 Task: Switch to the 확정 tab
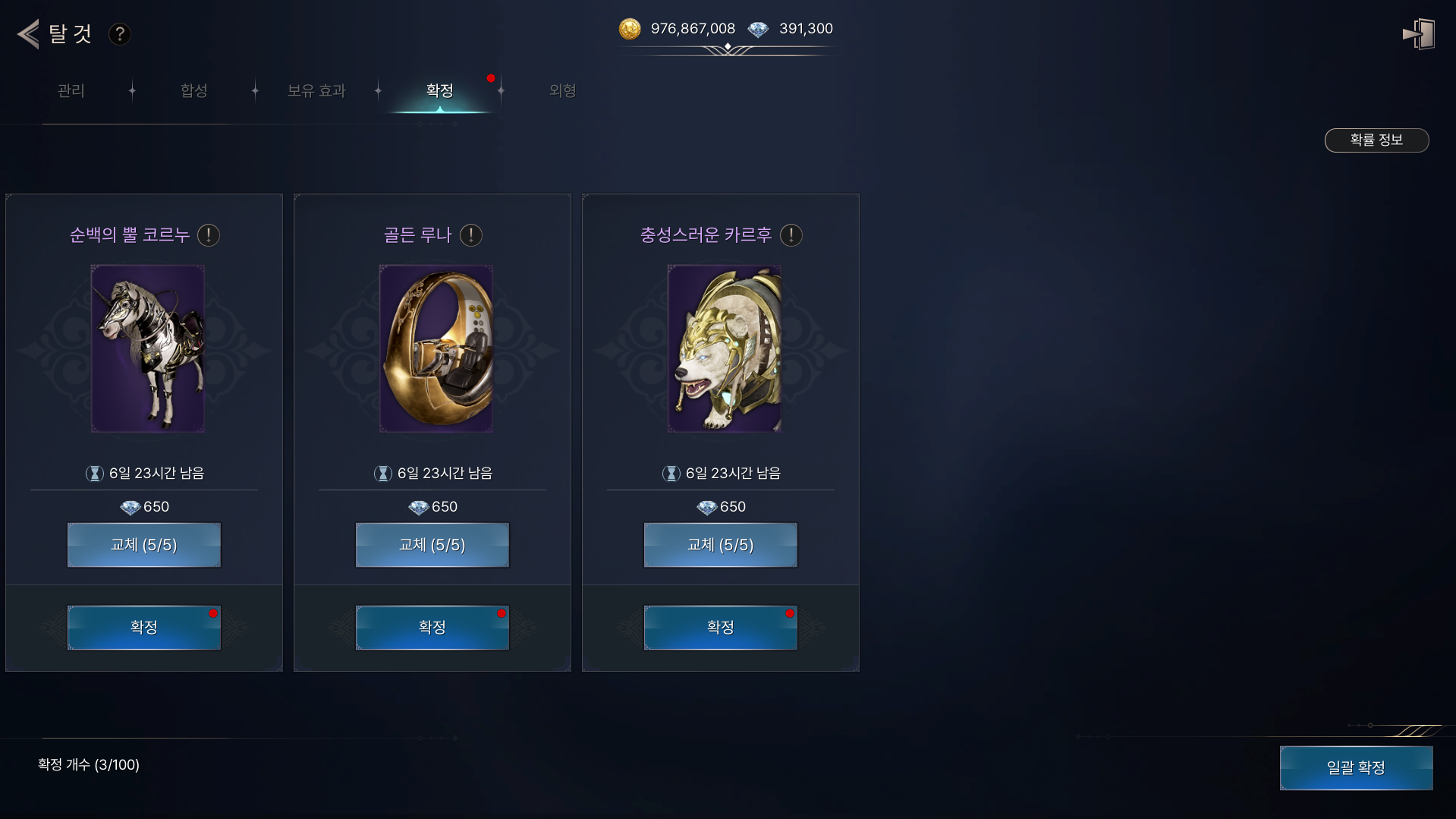point(440,91)
